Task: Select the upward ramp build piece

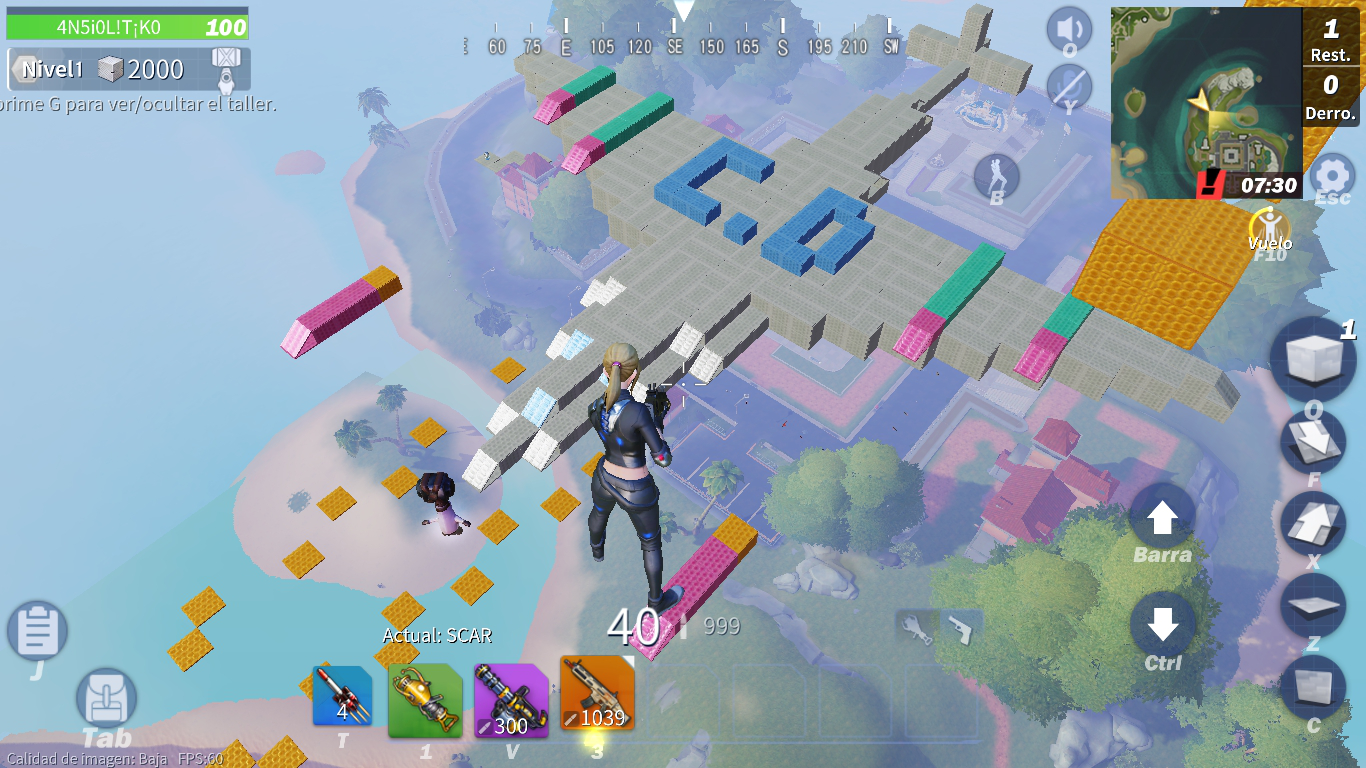Action: tap(1313, 523)
